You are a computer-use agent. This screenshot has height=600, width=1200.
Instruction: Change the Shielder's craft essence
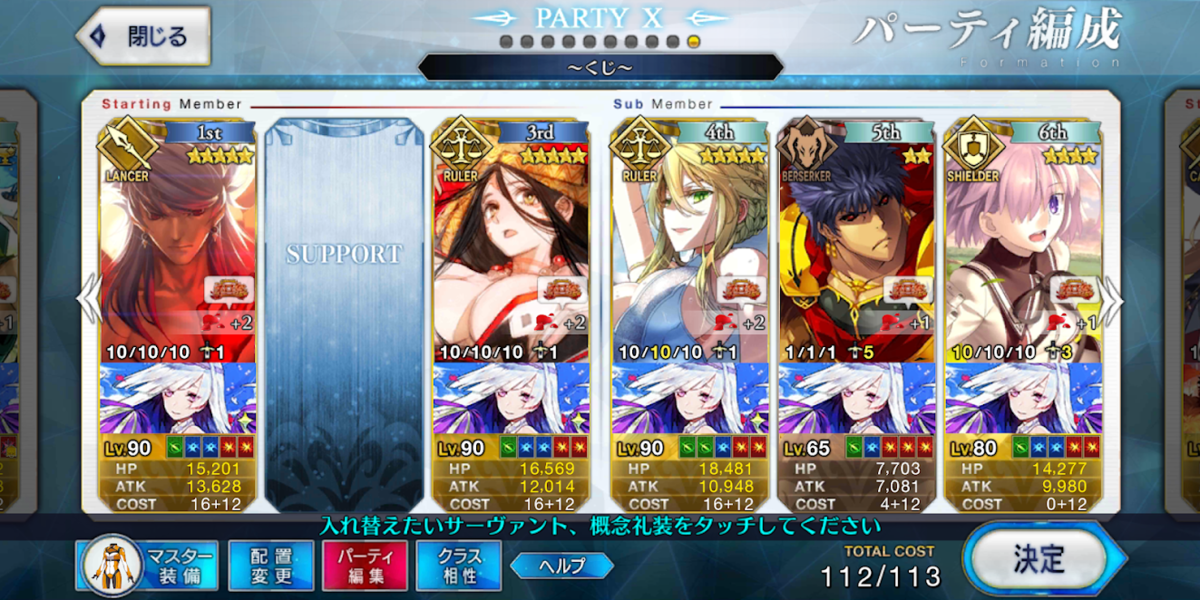click(x=1022, y=398)
